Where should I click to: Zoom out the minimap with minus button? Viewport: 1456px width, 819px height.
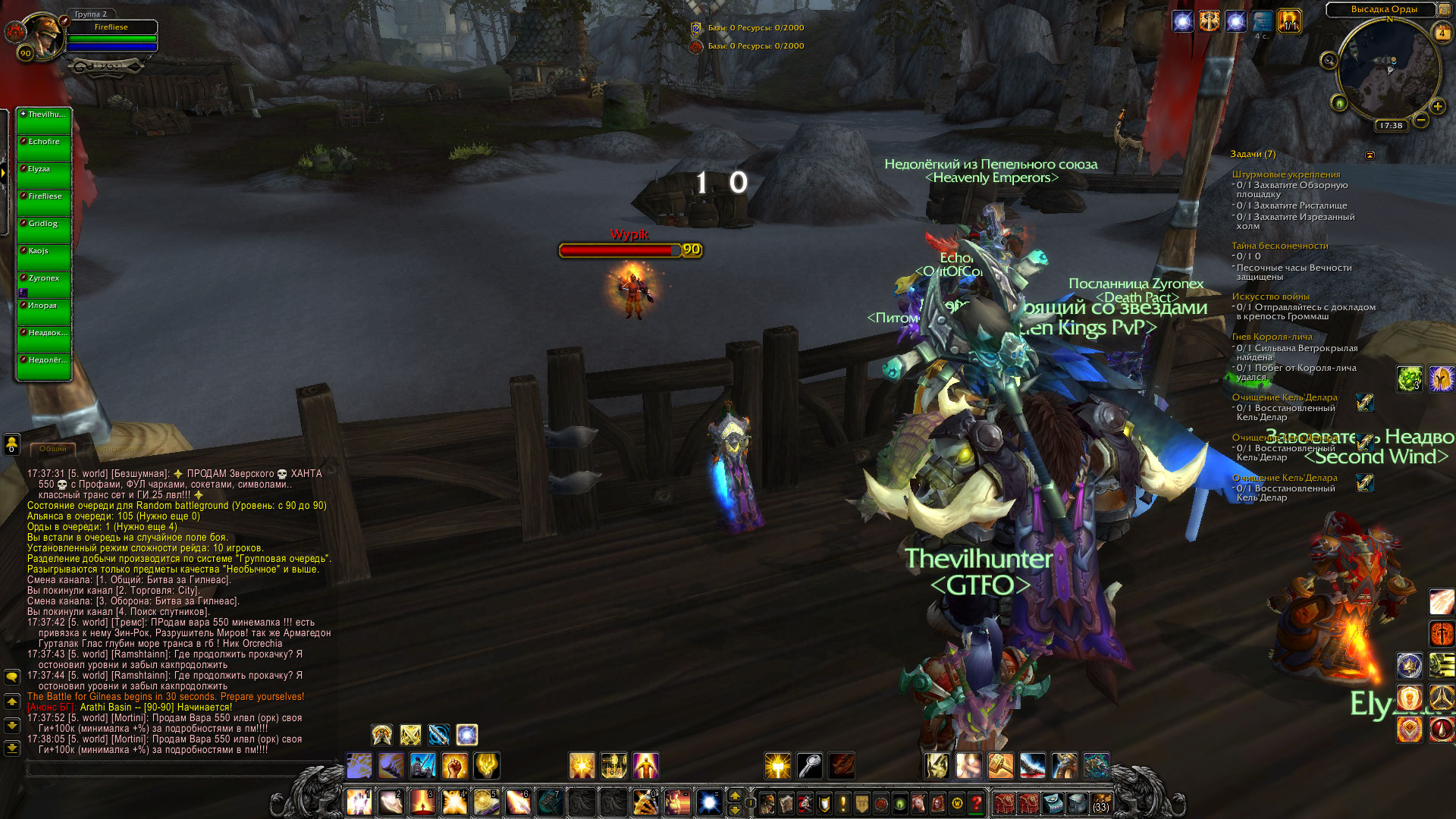pos(1422,120)
